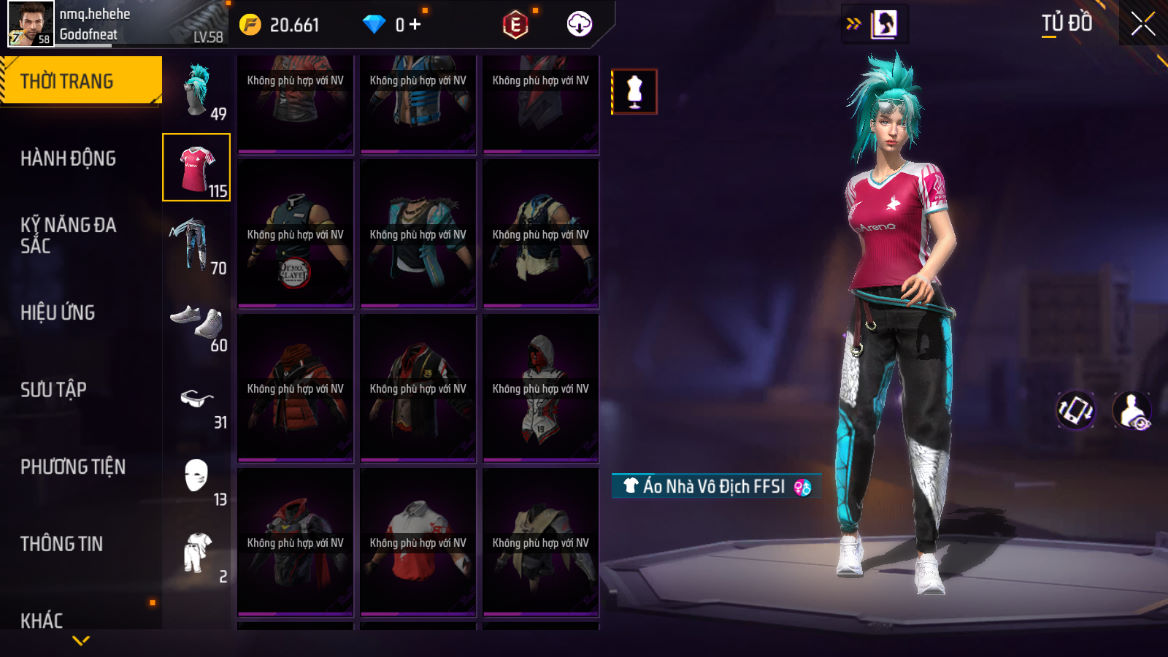Show the THÔNG TIN section
This screenshot has width=1168, height=657.
tap(61, 543)
